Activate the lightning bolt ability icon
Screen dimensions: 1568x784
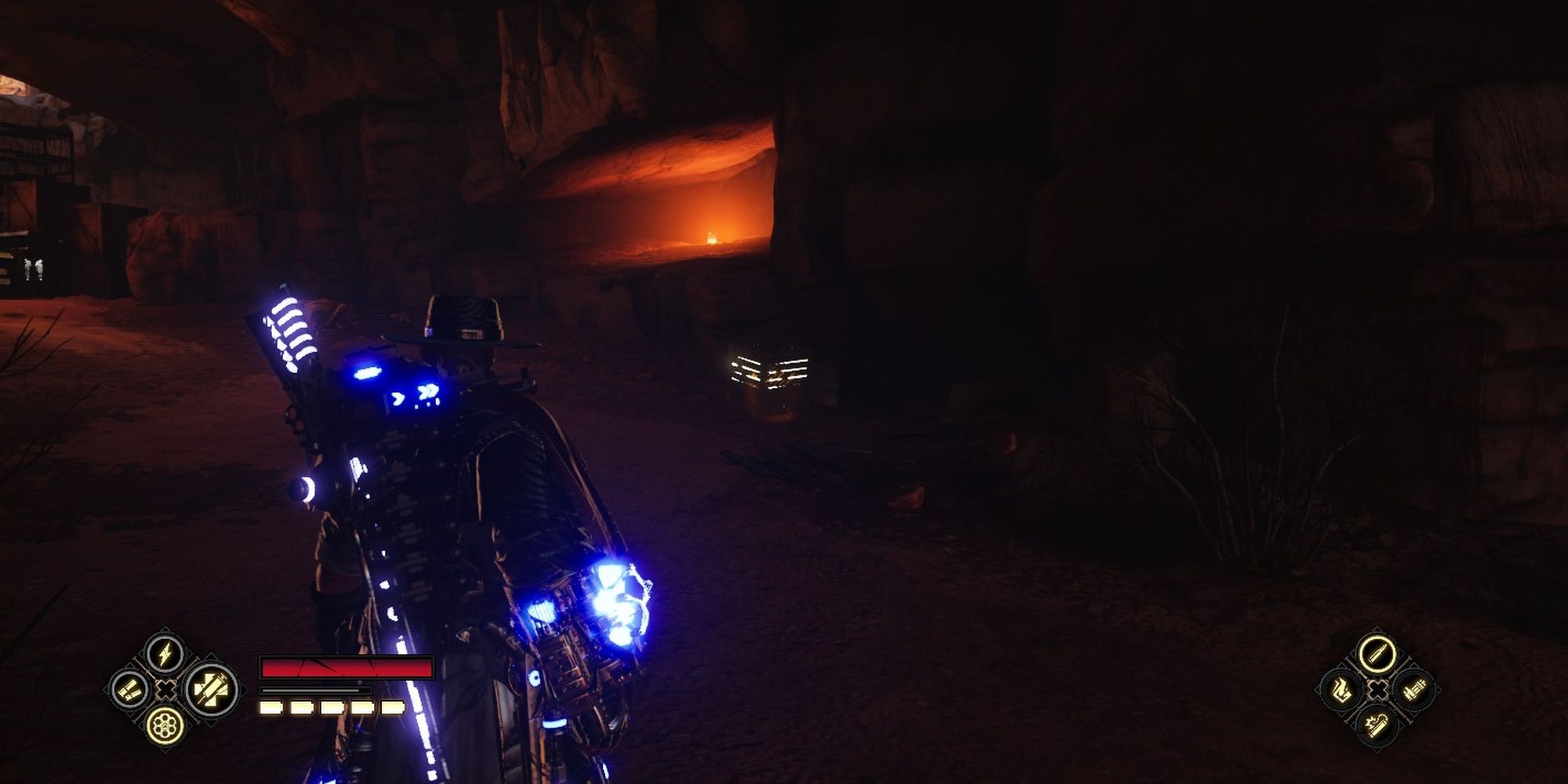[x=166, y=654]
